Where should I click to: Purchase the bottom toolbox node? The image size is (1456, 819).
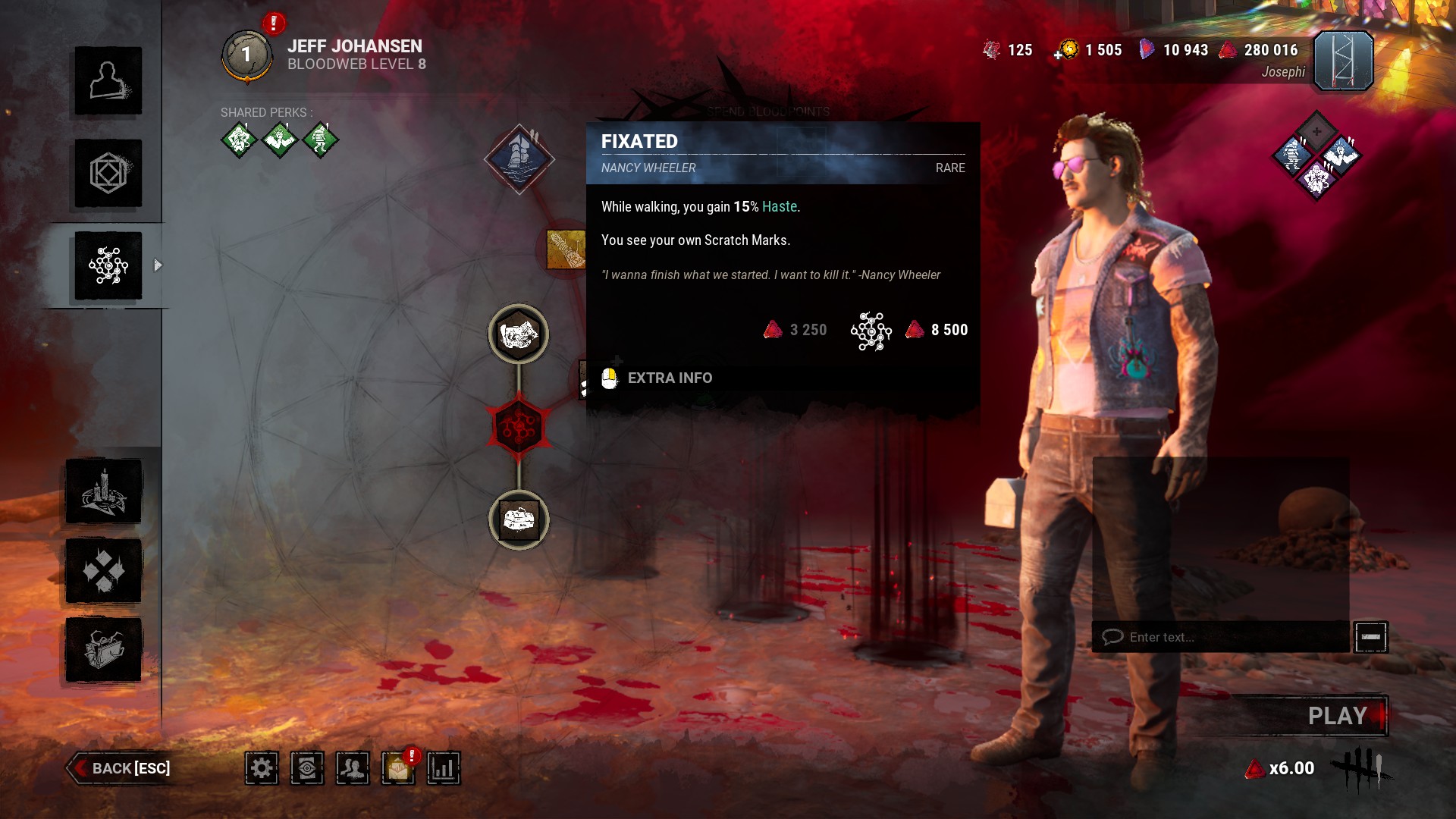click(x=519, y=520)
